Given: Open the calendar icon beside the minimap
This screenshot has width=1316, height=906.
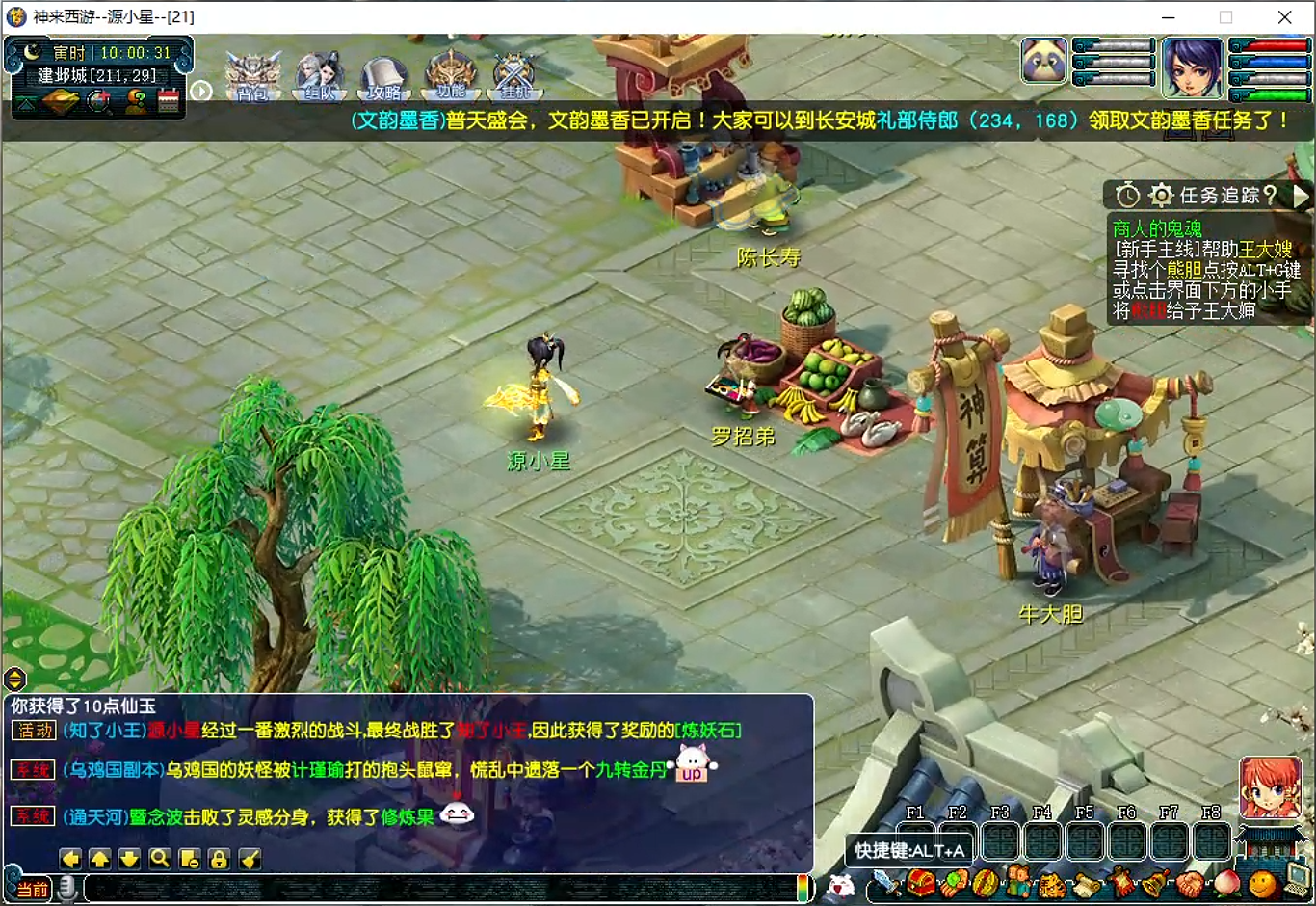Looking at the screenshot, I should [169, 99].
